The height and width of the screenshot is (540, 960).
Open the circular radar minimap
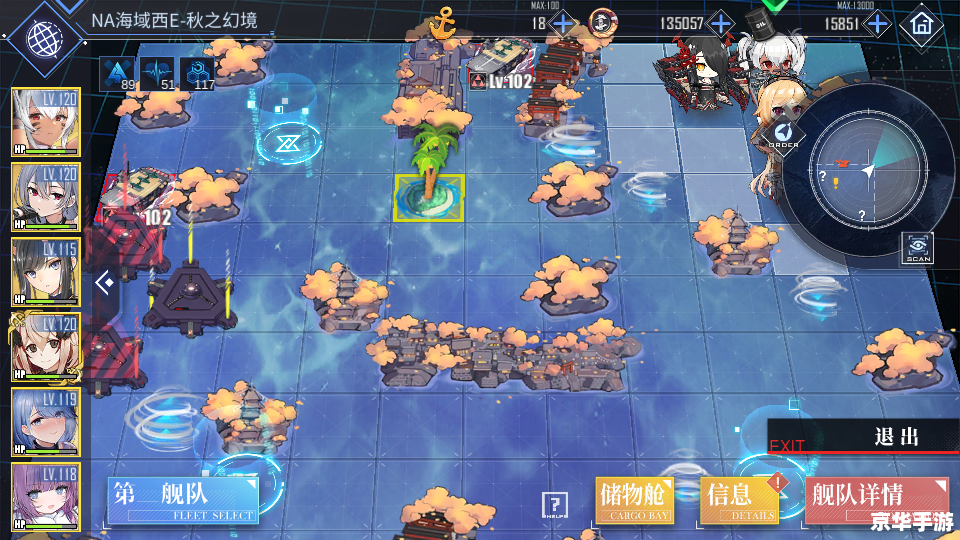[x=868, y=170]
